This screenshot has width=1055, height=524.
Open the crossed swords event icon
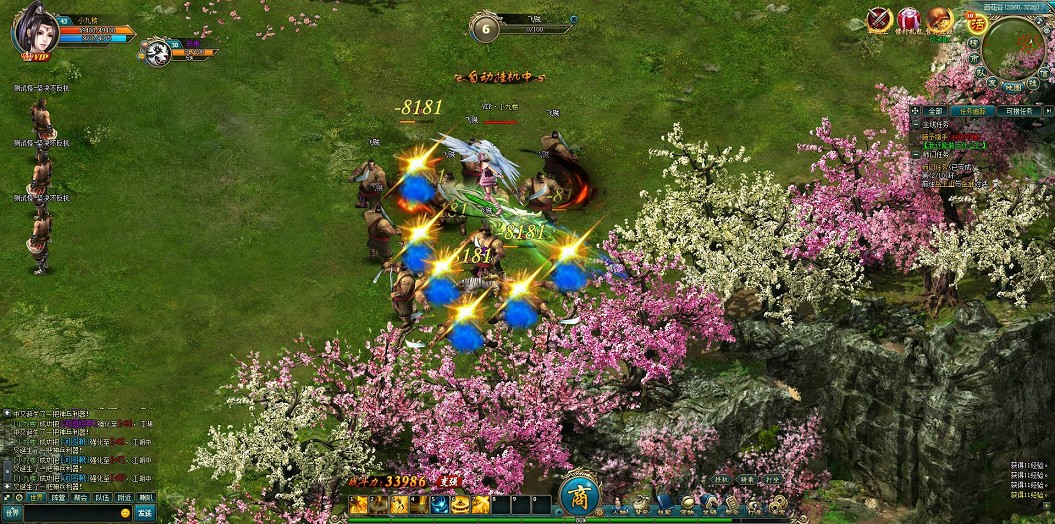coord(879,18)
